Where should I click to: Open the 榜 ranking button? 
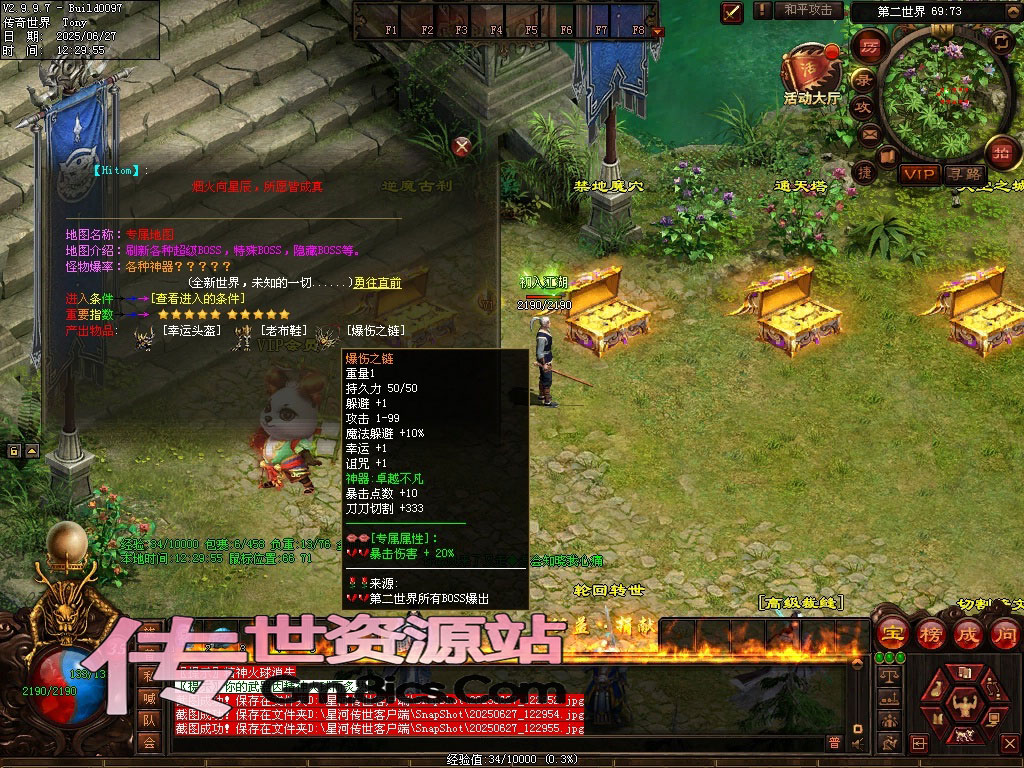click(931, 633)
